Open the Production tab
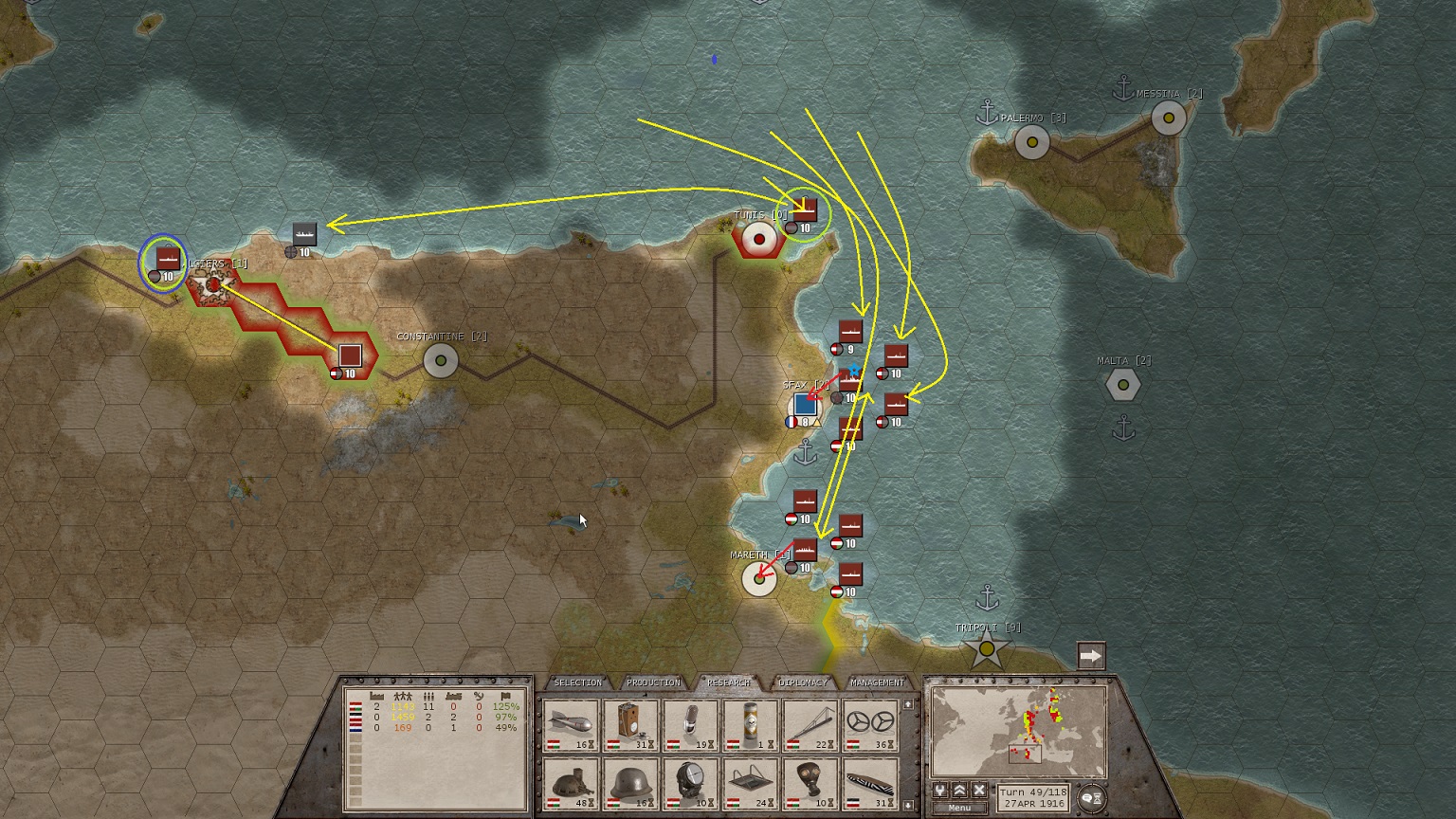The image size is (1456, 819). pyautogui.click(x=653, y=682)
